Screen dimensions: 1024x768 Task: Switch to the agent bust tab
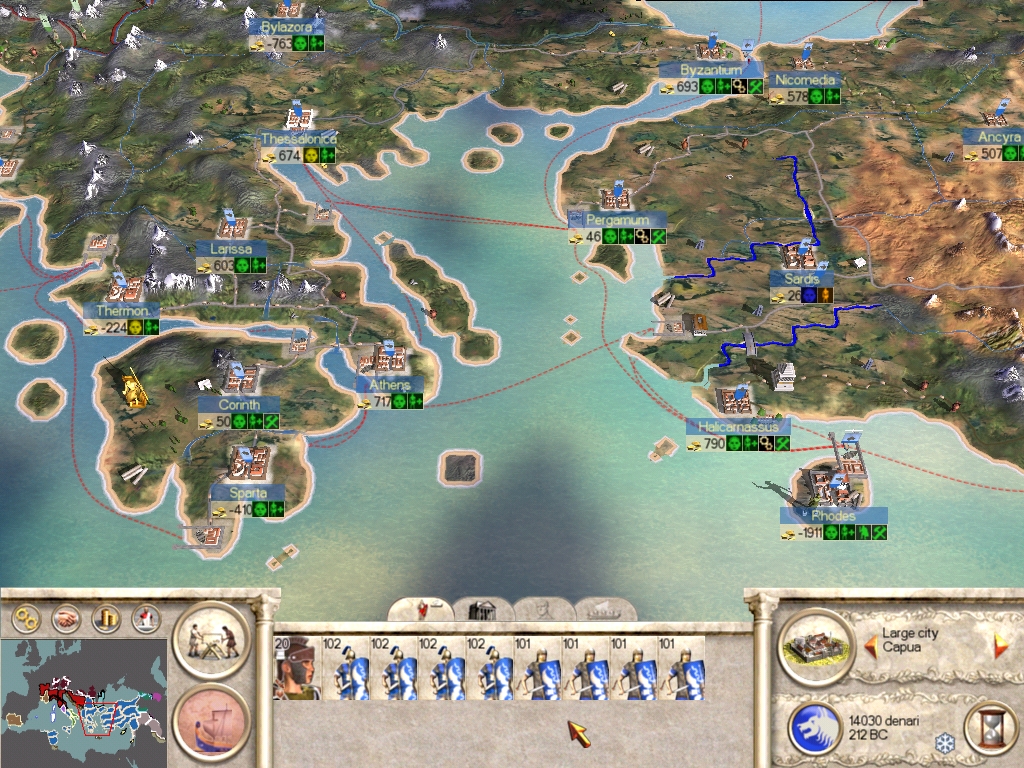coord(544,609)
